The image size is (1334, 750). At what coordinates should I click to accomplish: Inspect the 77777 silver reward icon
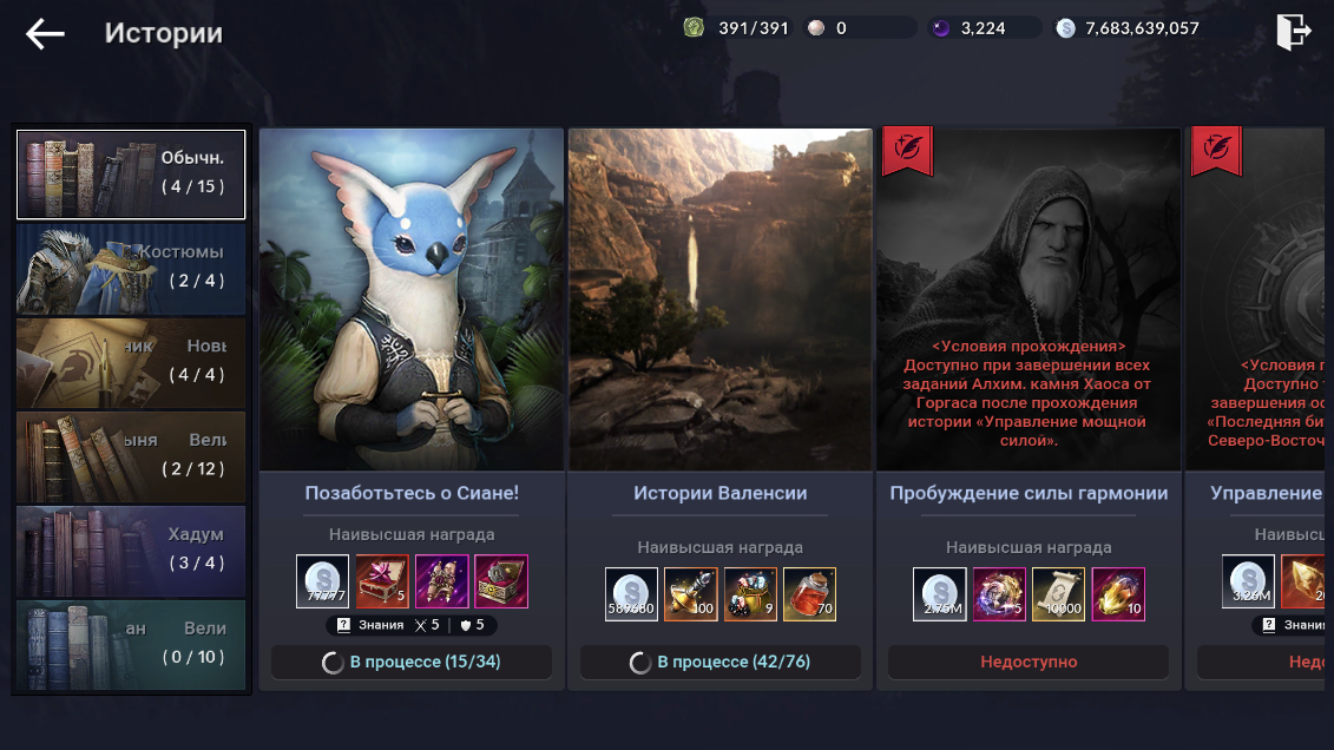click(x=323, y=582)
